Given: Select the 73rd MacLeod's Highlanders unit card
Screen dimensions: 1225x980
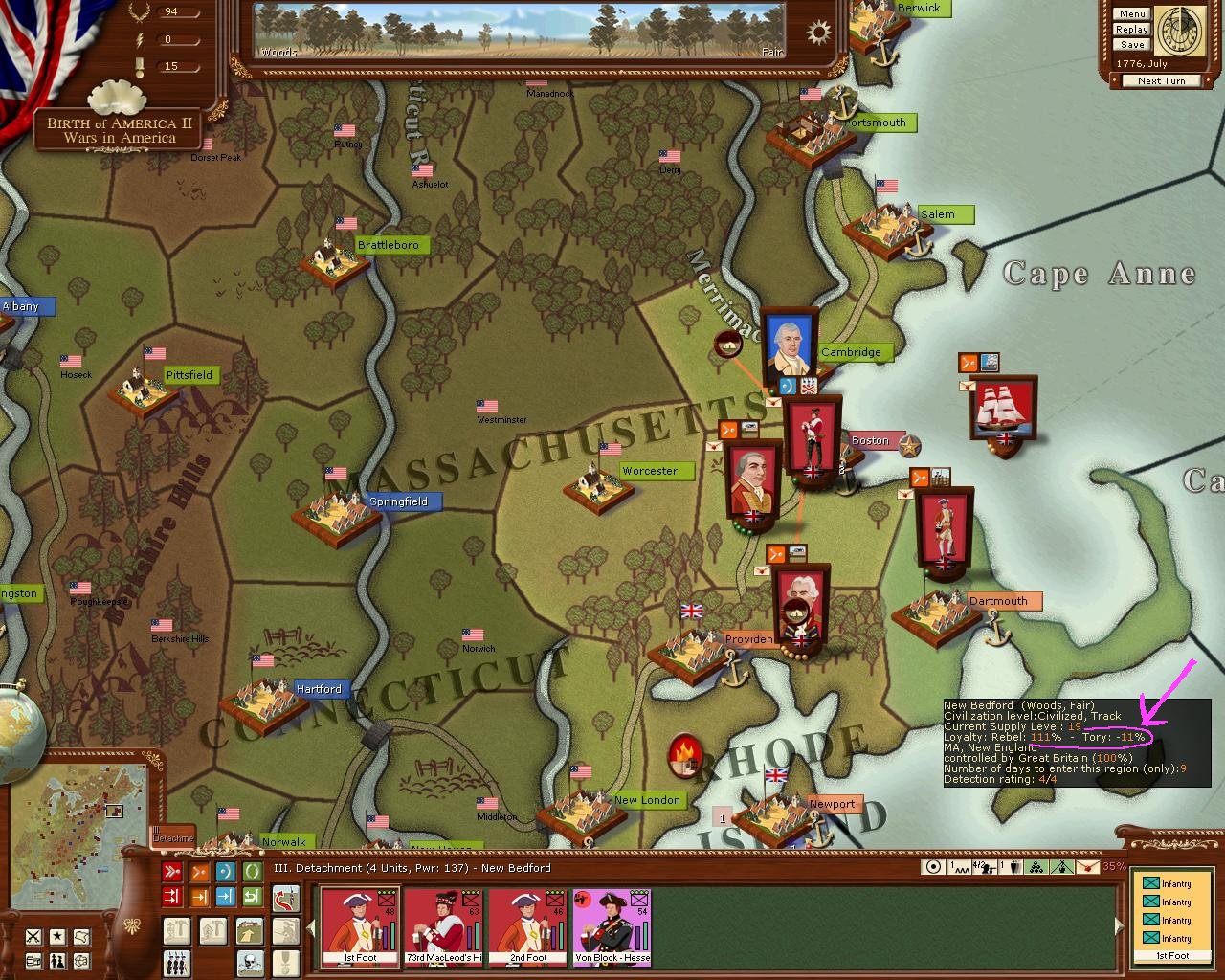Looking at the screenshot, I should point(444,926).
